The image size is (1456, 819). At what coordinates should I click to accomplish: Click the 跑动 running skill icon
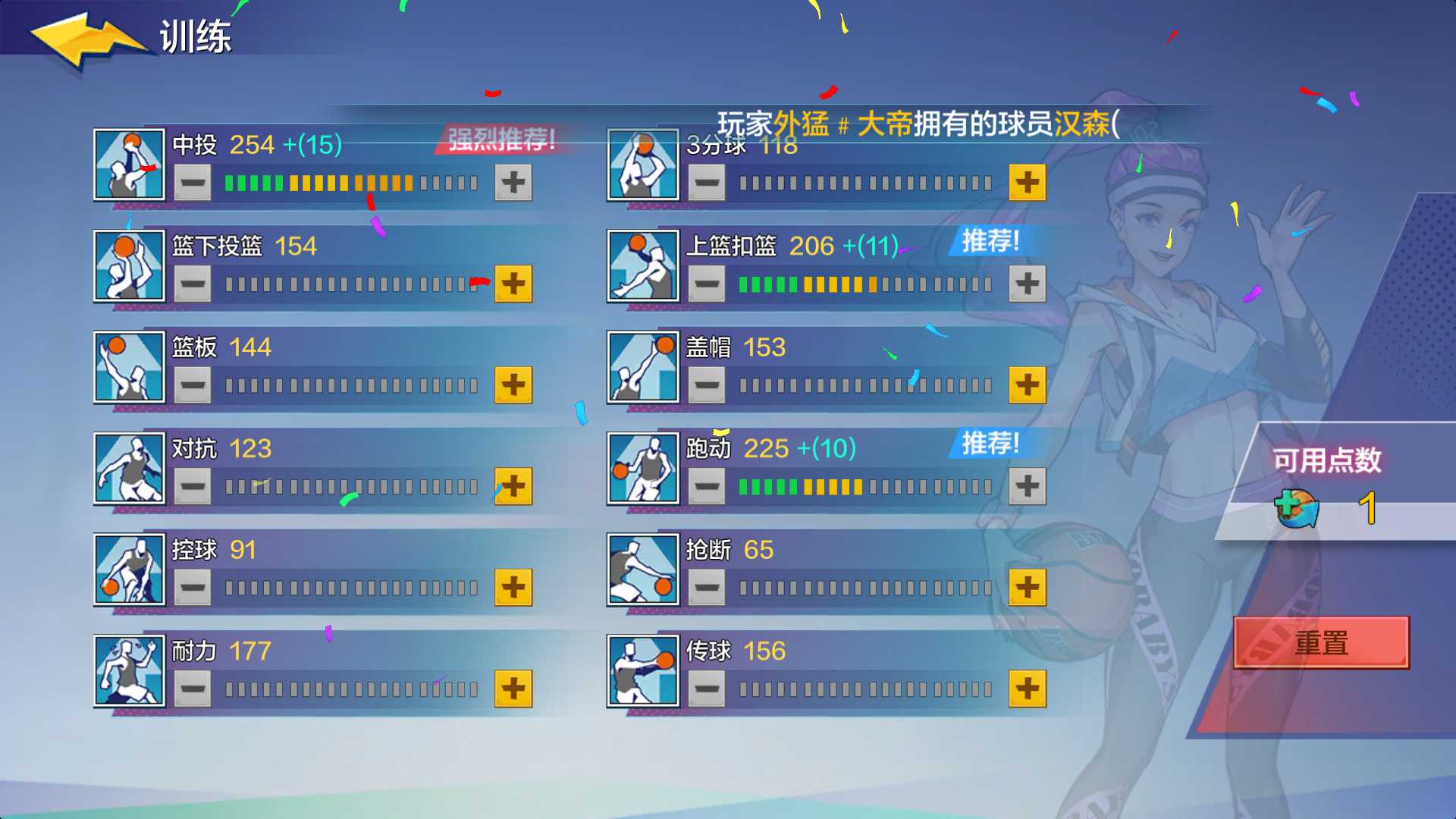[642, 469]
